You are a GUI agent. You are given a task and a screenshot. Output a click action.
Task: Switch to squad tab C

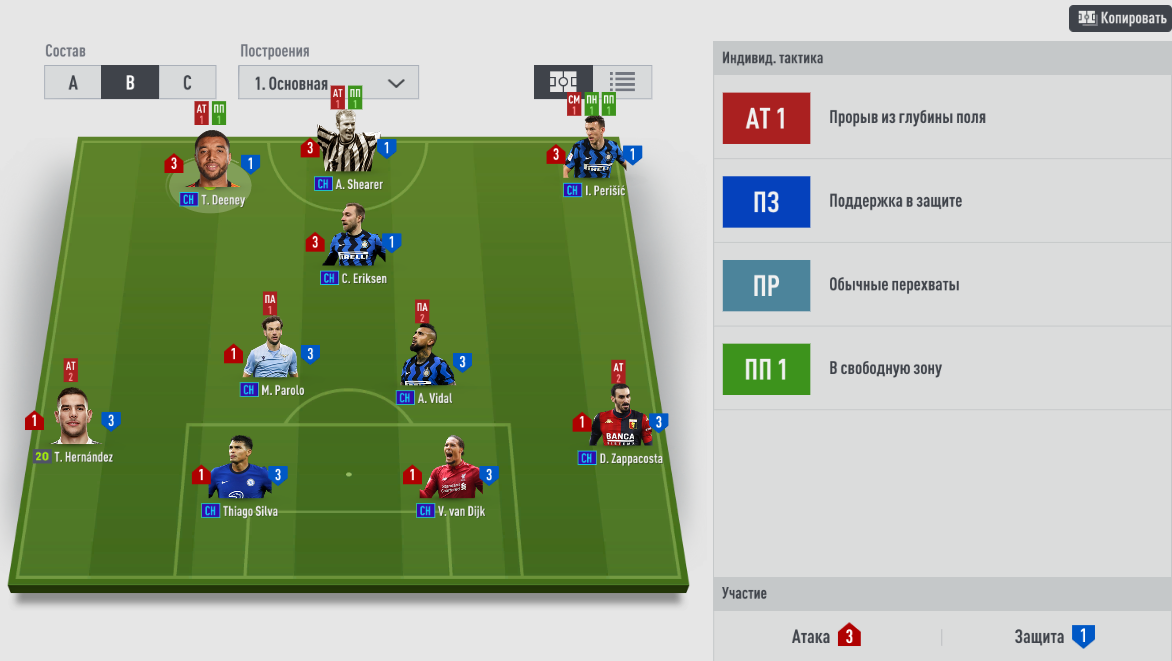(187, 83)
